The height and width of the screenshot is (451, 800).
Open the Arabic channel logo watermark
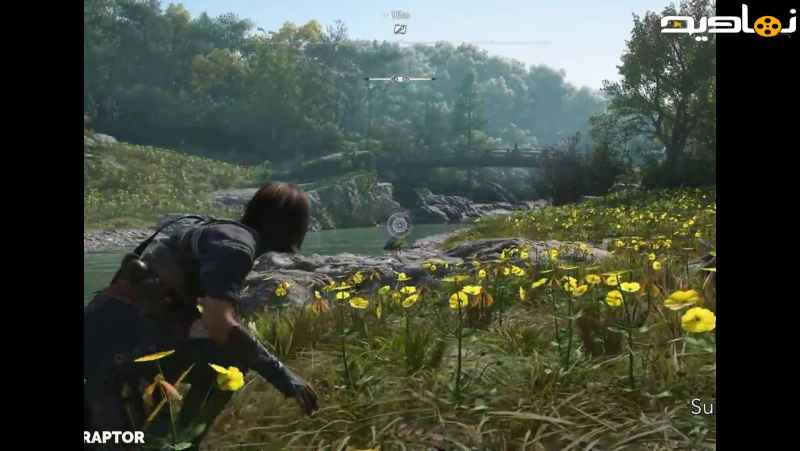[x=728, y=23]
